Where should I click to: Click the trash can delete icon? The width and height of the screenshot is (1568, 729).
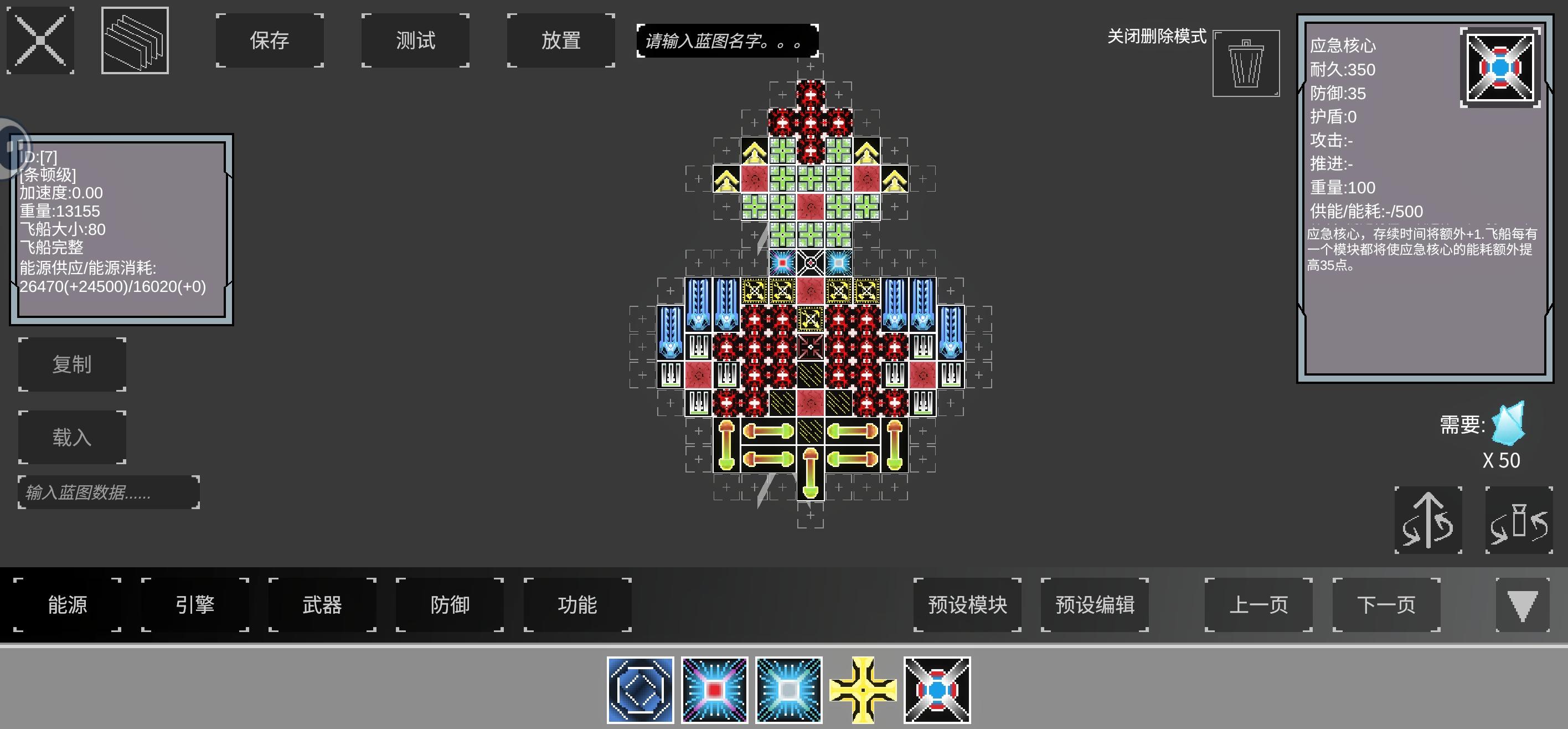coord(1245,63)
